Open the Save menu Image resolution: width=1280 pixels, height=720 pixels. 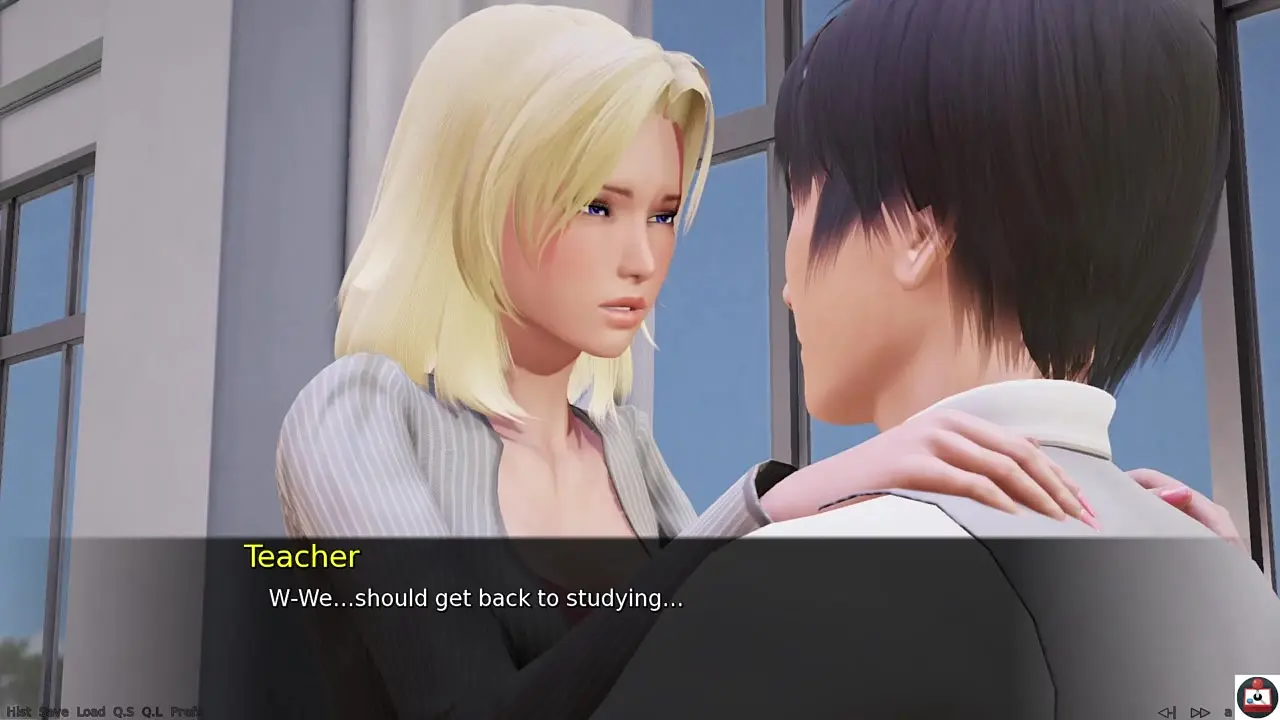click(54, 711)
